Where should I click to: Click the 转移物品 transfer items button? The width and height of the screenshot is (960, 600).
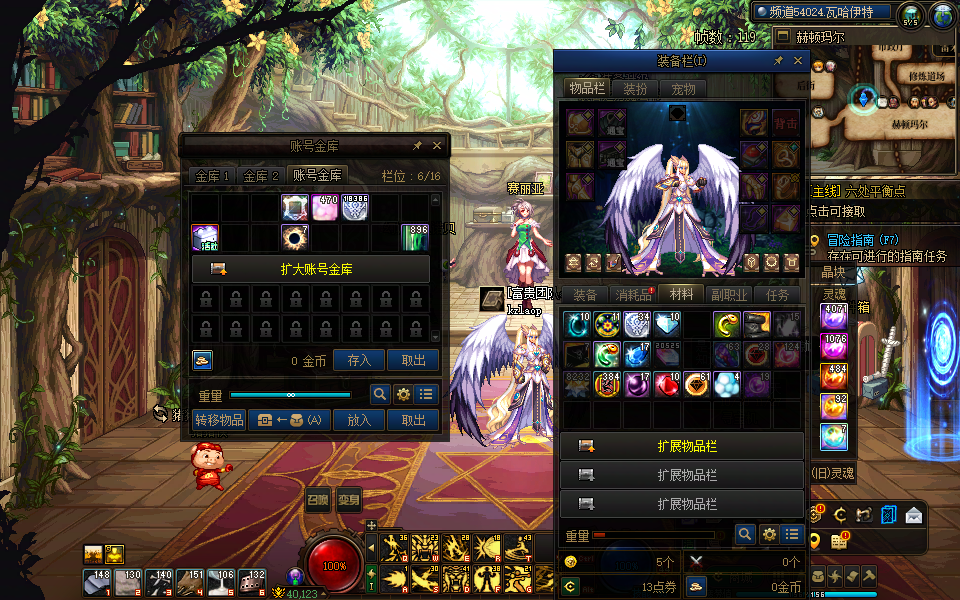219,420
